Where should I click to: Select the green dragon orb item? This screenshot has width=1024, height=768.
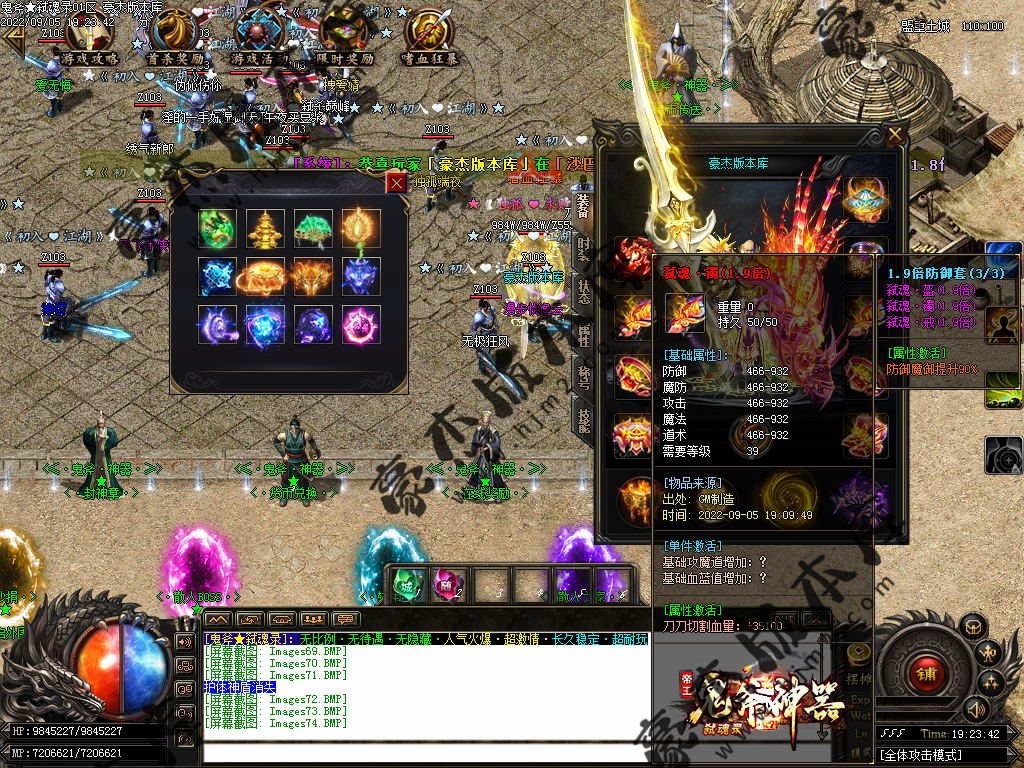coord(217,228)
